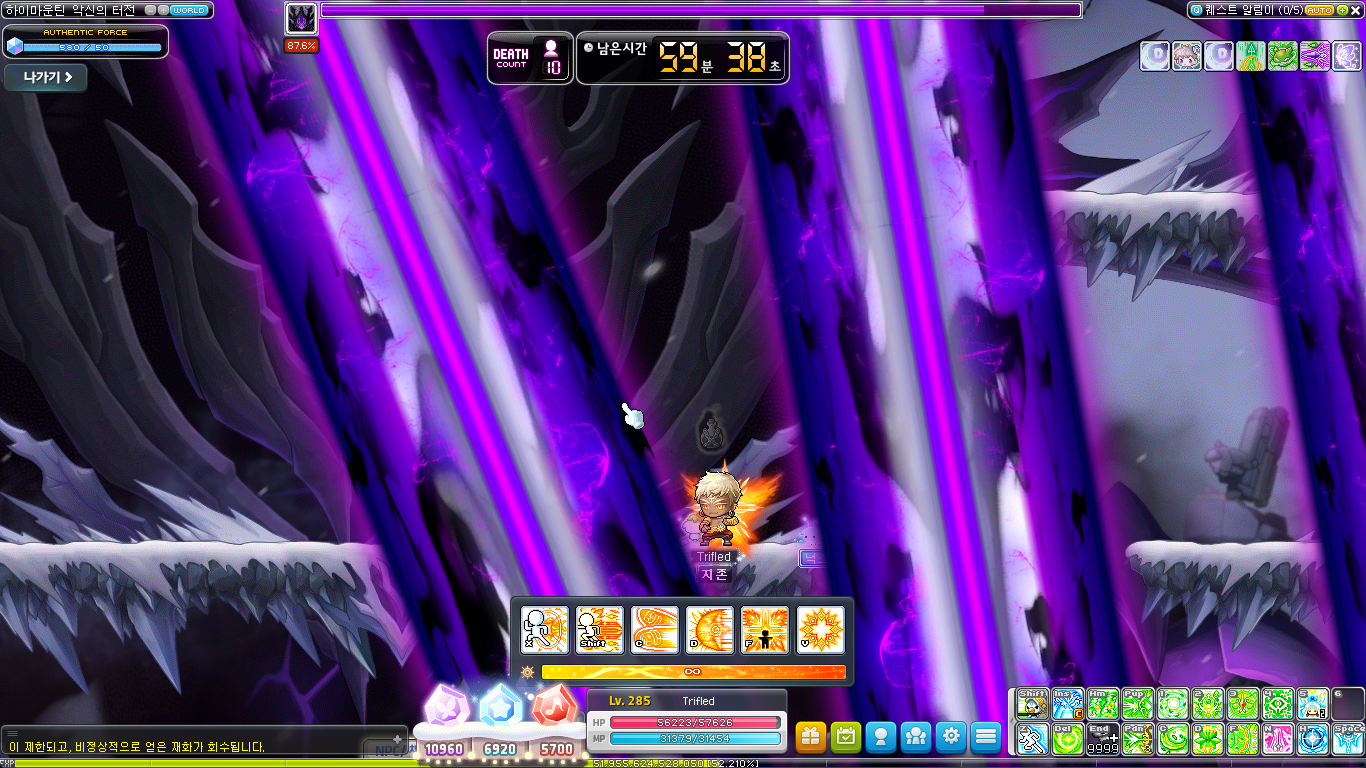1366x768 pixels.
Task: Open the orange gift box menu
Action: click(811, 737)
